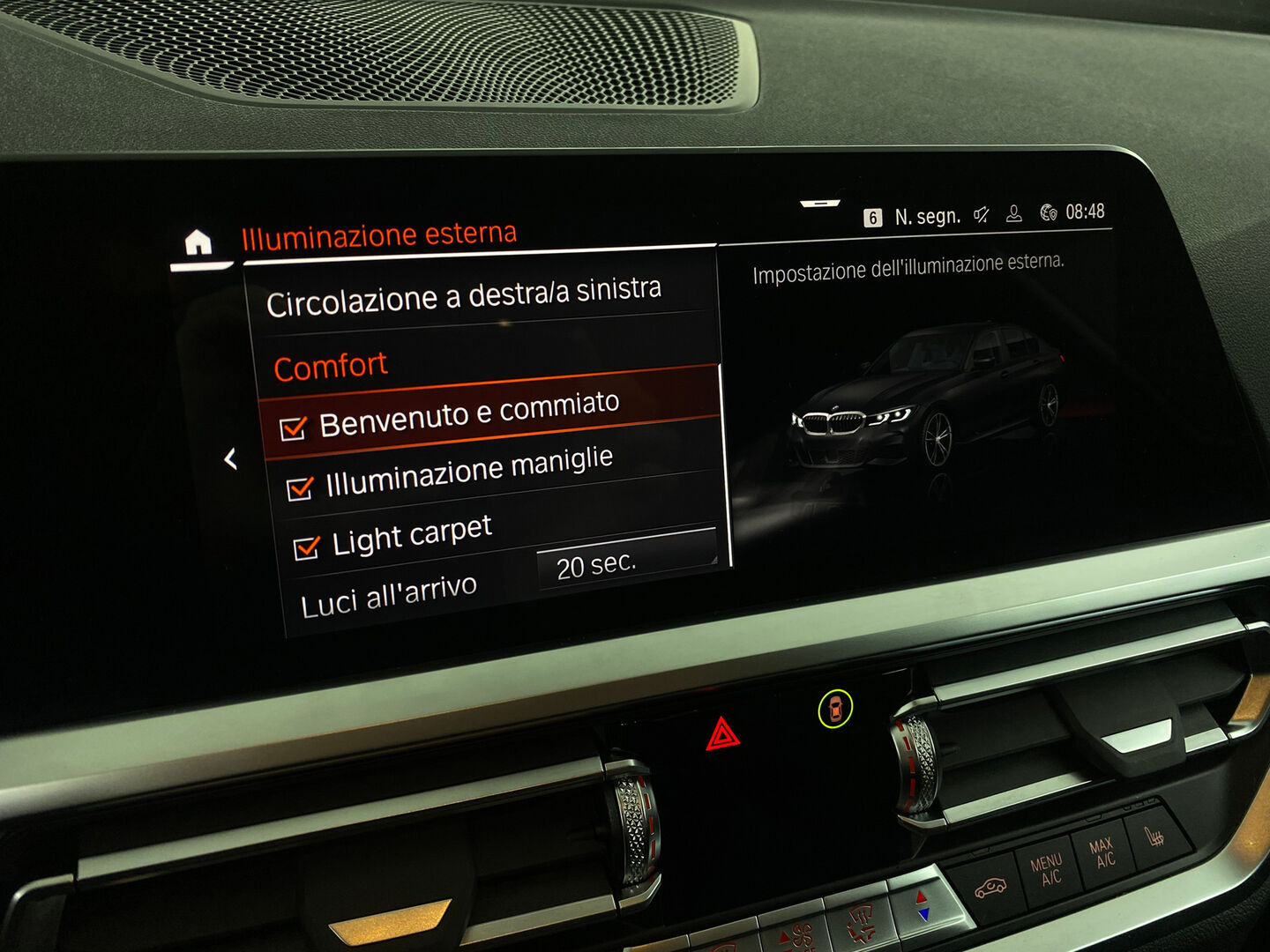Tap the N. segn. notifications indicator
This screenshot has height=952, width=1270.
tap(913, 217)
